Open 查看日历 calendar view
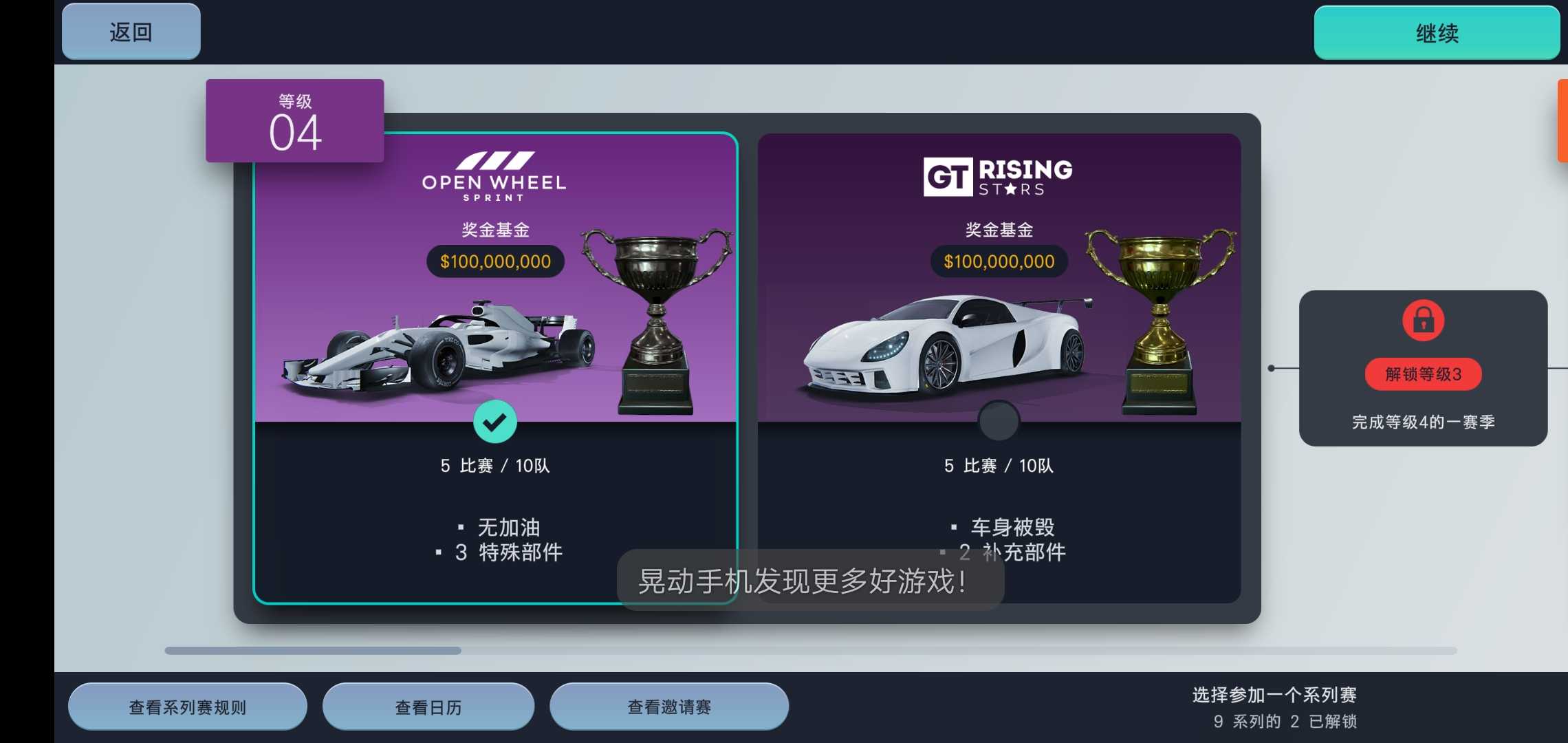This screenshot has height=743, width=1568. tap(428, 706)
